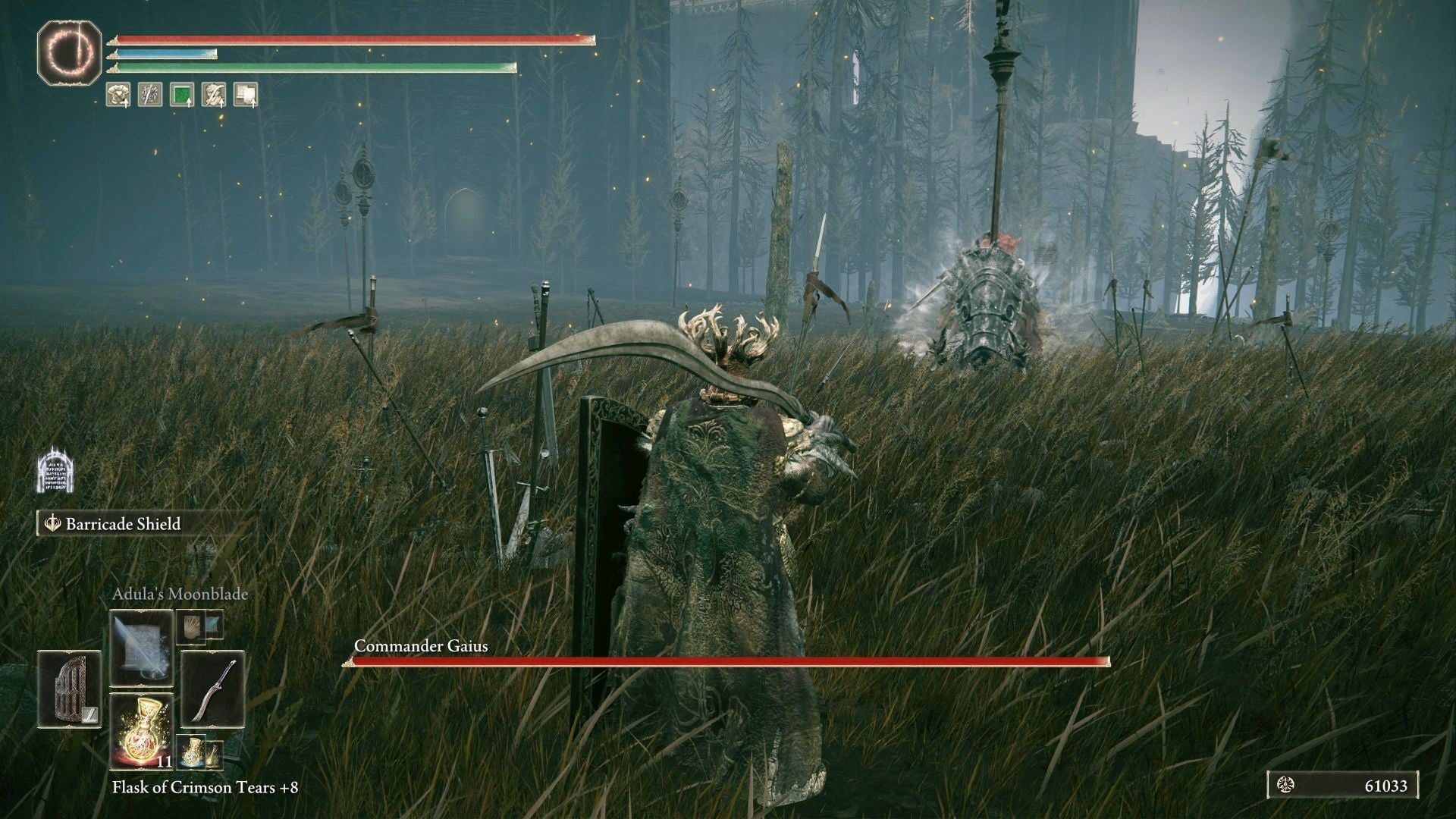Click the Commander Gaius boss name label

coord(422,648)
